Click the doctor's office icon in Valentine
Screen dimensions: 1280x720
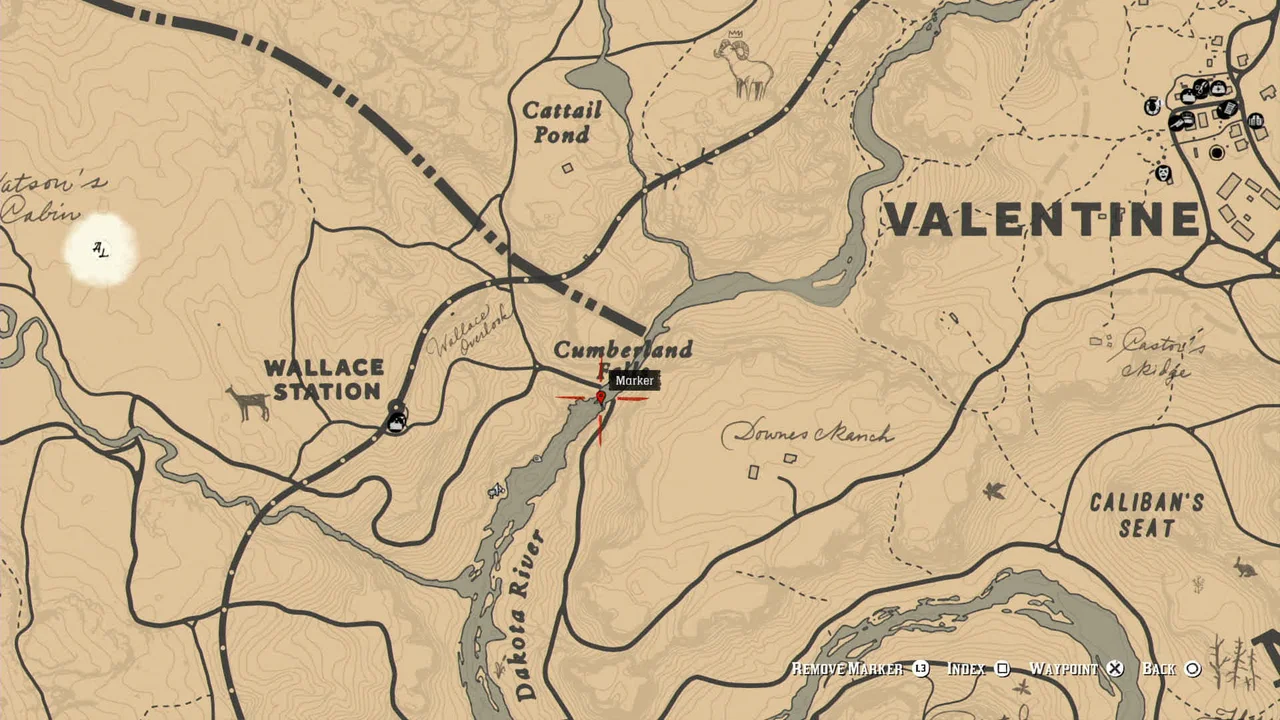[1218, 89]
